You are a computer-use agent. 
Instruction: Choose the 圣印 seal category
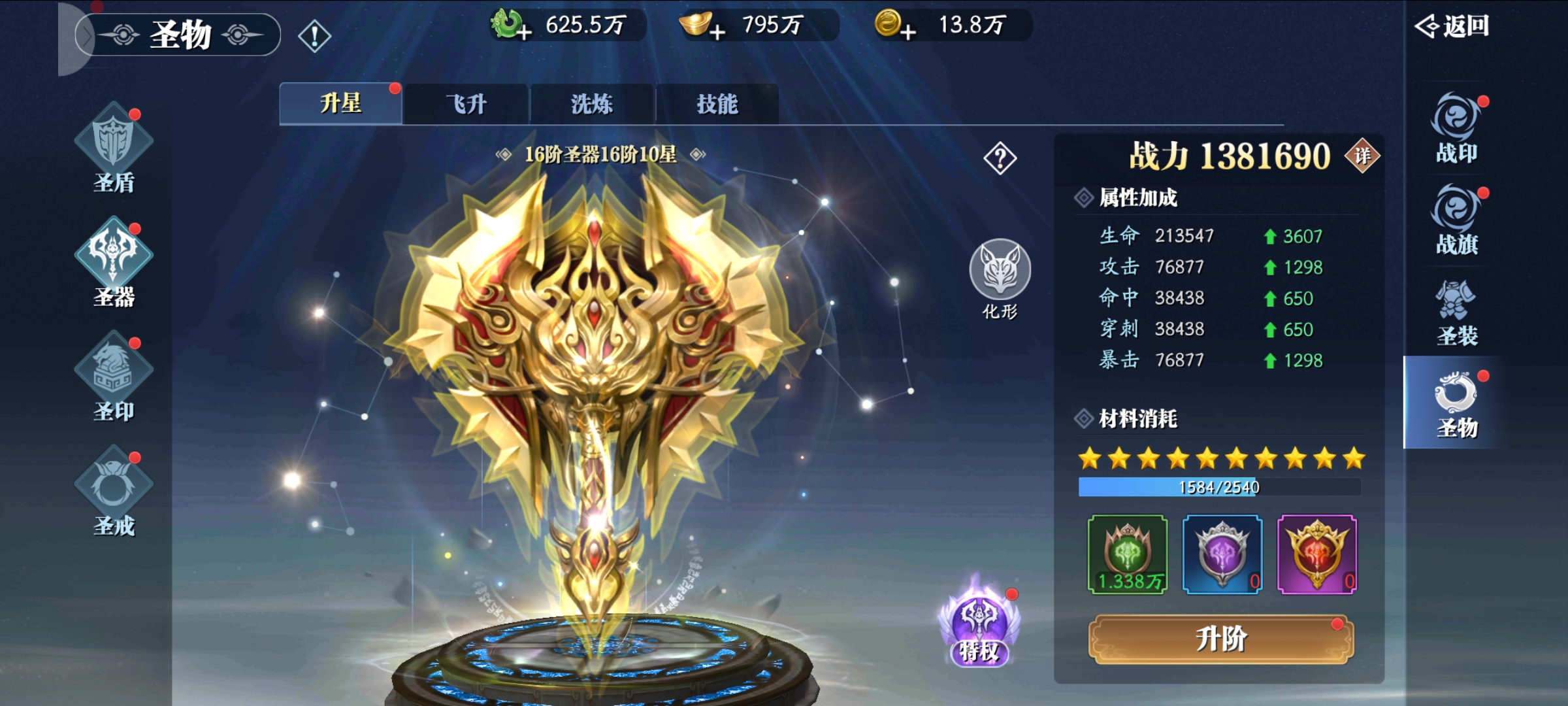114,377
